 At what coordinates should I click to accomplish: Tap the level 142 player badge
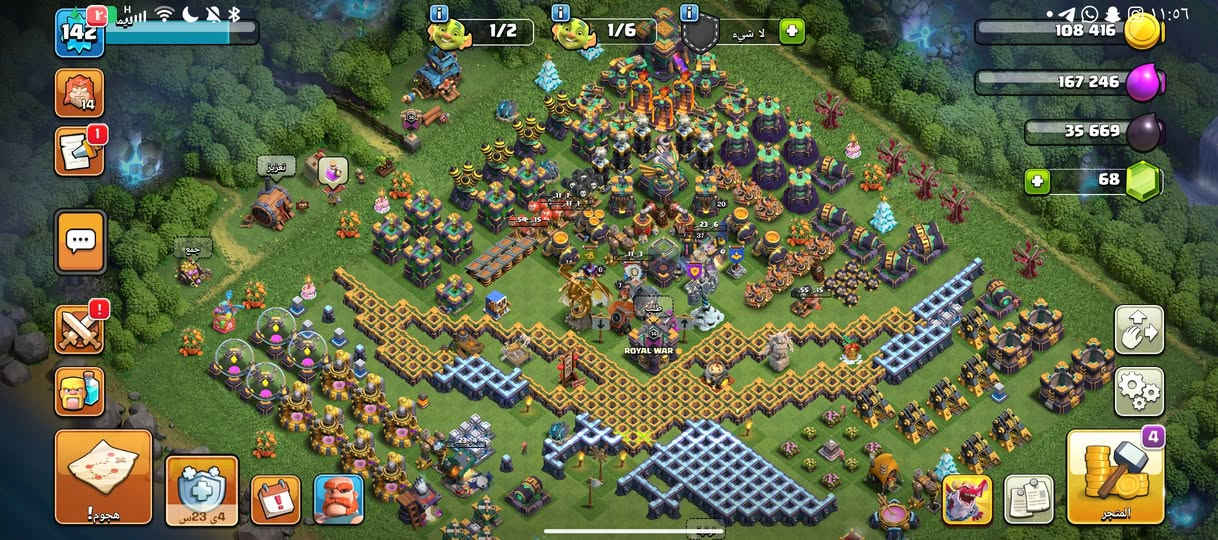(x=79, y=32)
